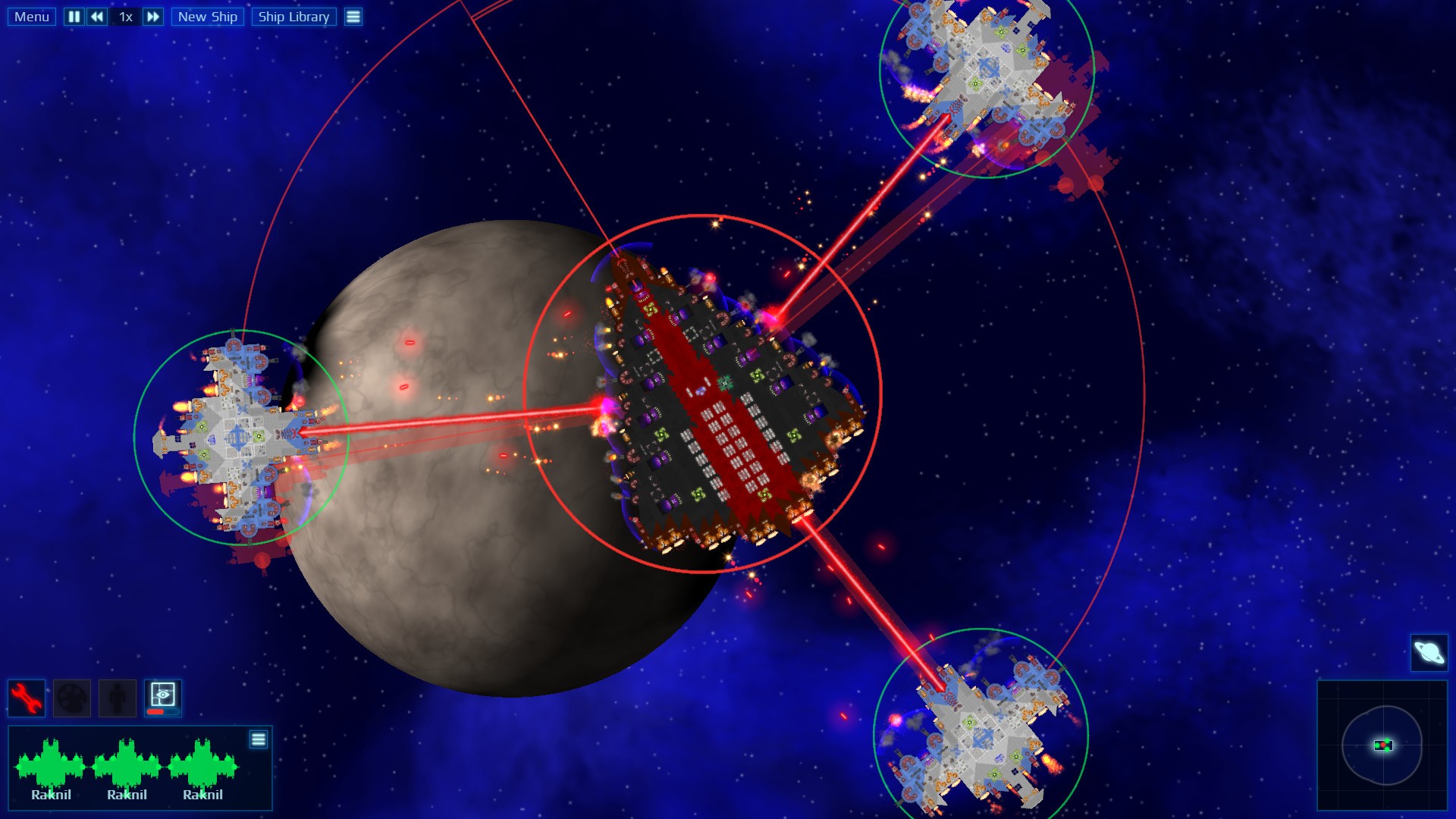Open the Menu button
This screenshot has height=819, width=1456.
30,16
